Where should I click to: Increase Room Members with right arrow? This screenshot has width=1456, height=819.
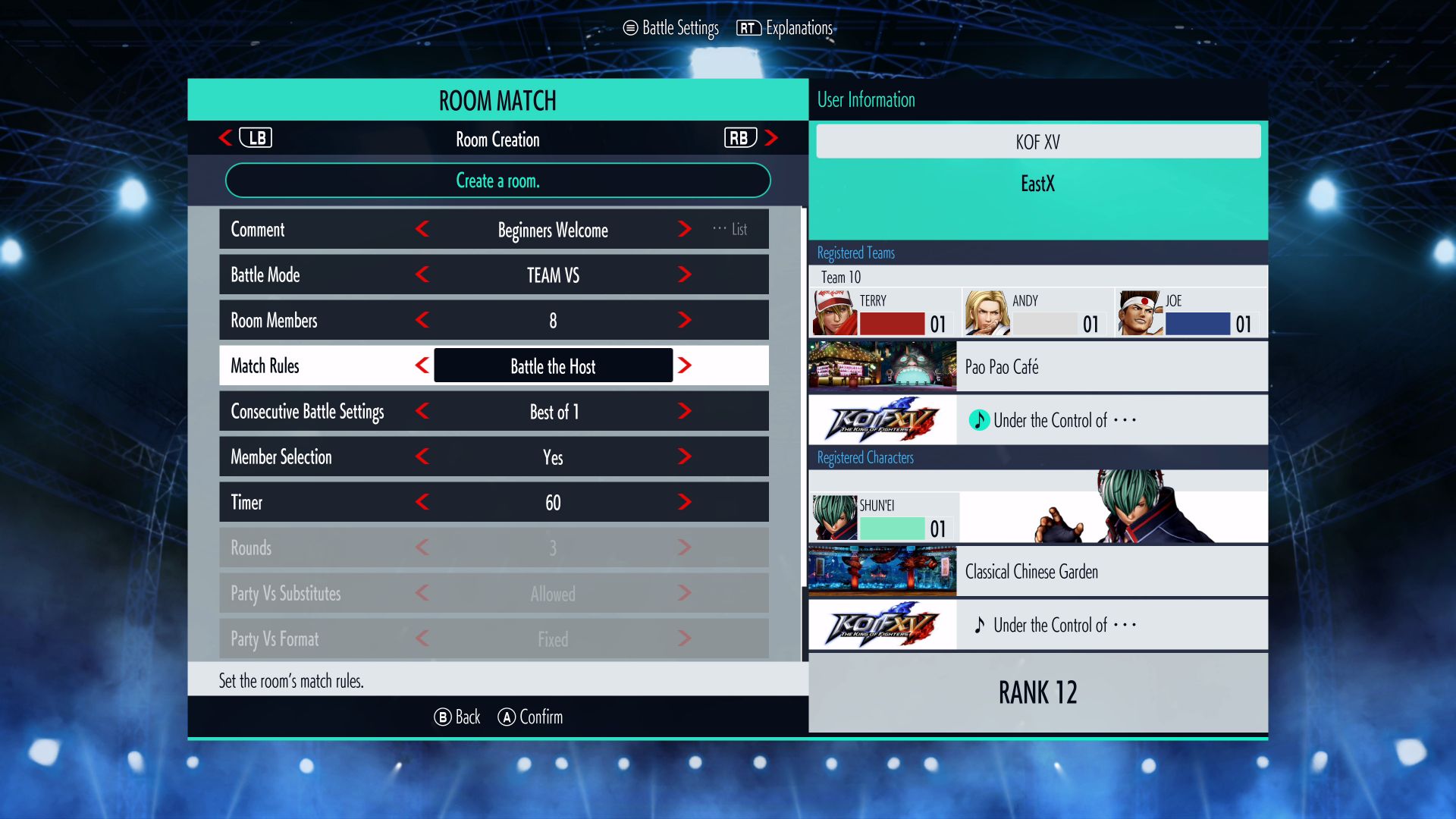(x=684, y=320)
